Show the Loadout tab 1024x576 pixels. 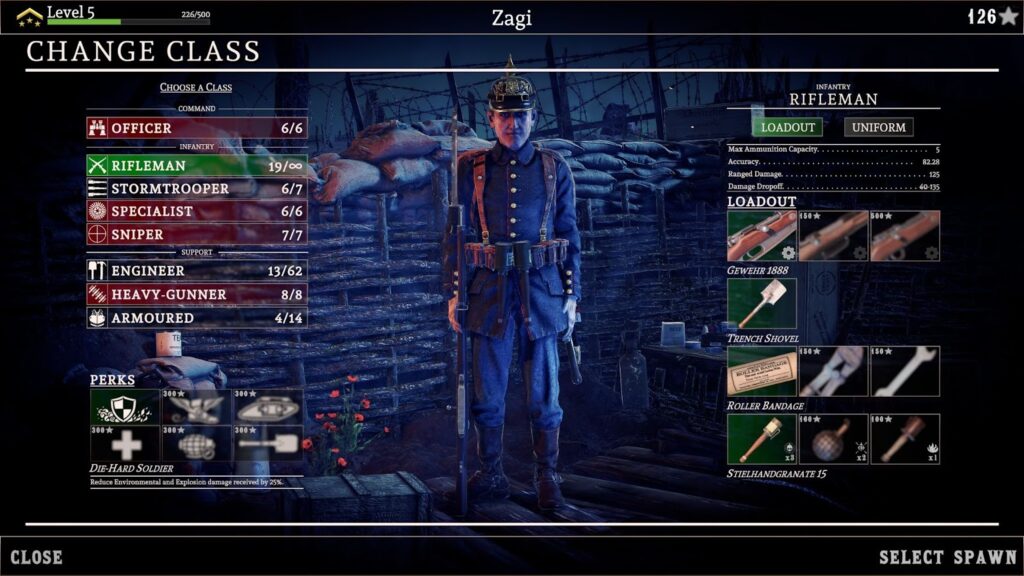click(787, 127)
